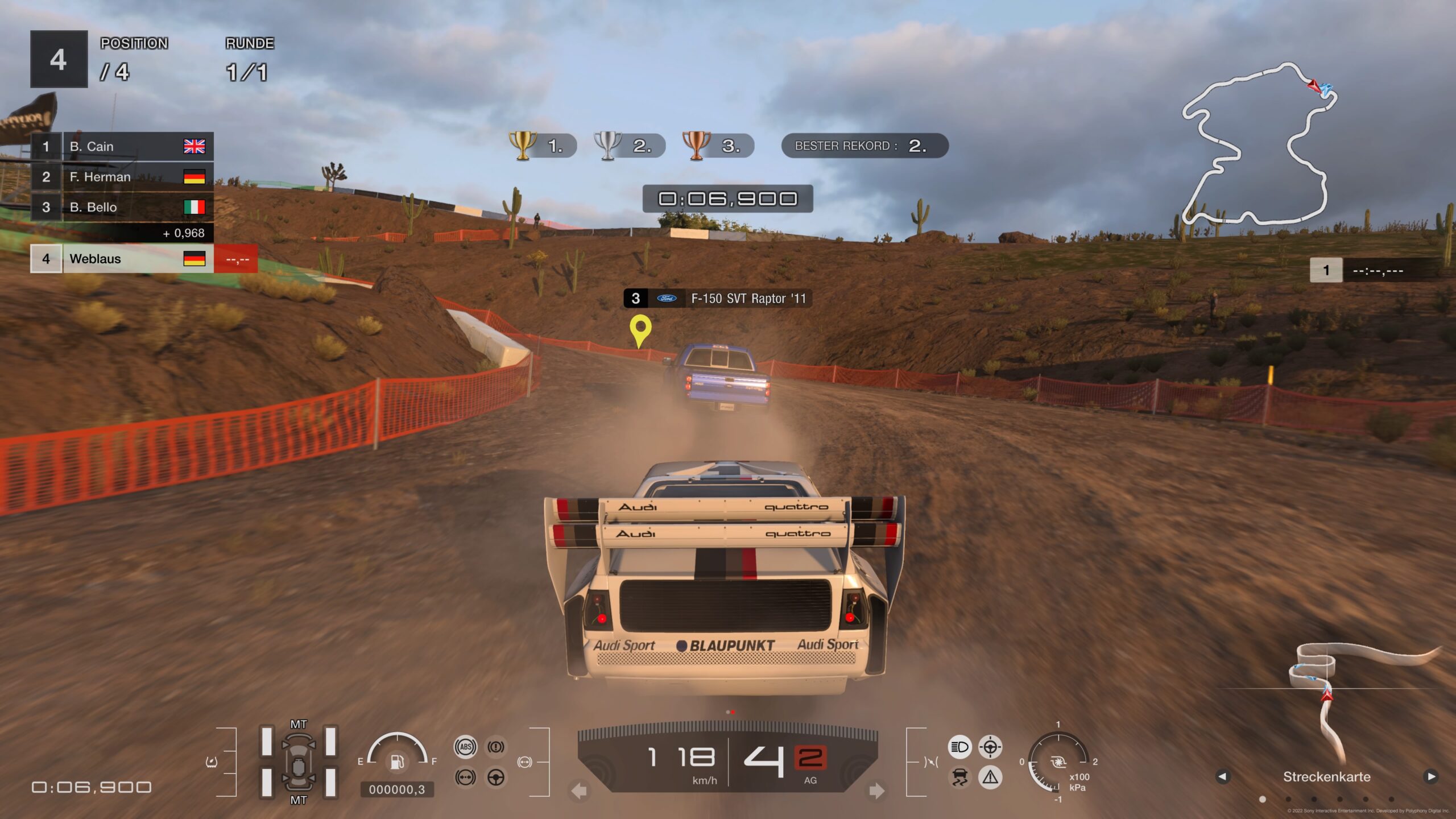Activate the hazard warning triangle icon

990,777
